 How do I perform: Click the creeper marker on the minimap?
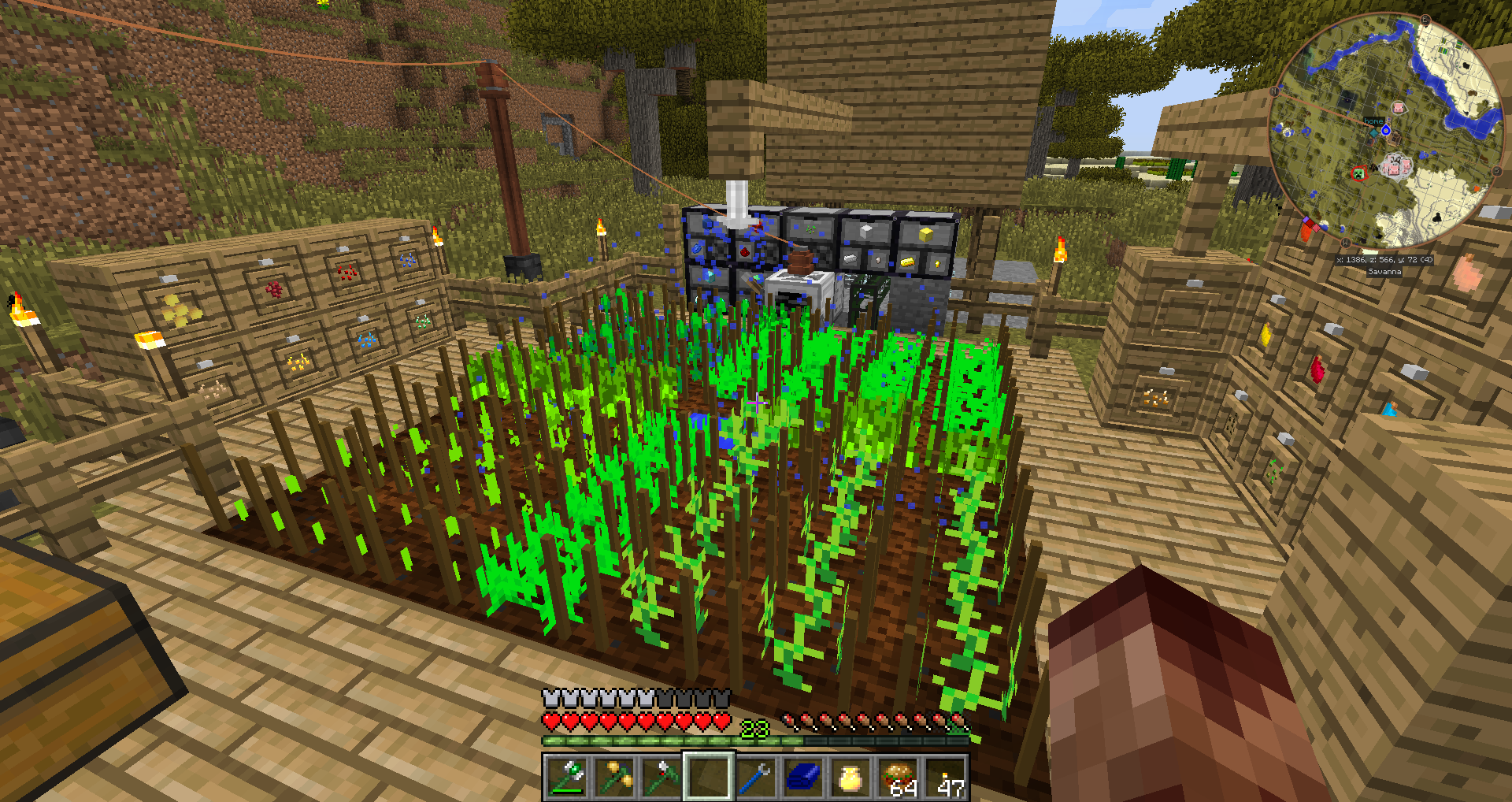point(1358,173)
